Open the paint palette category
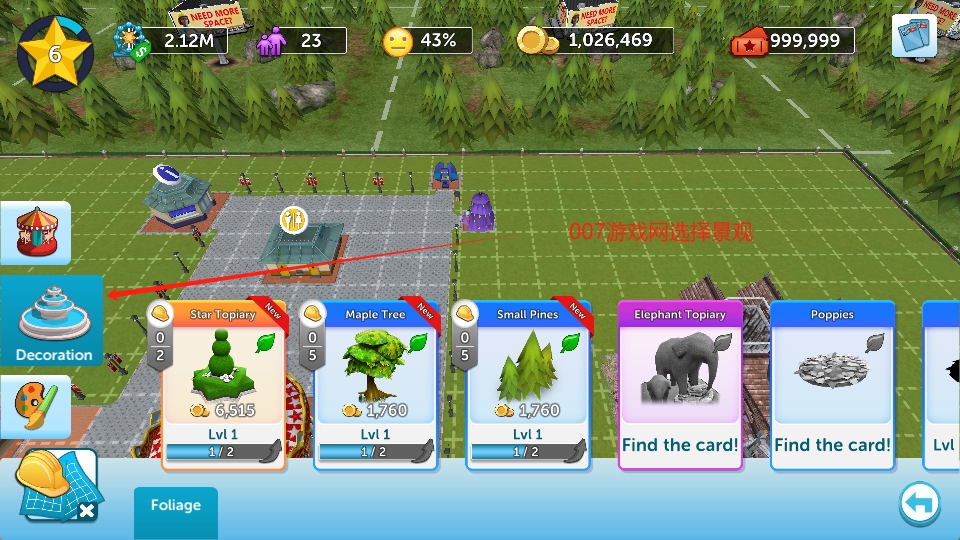Screen dimensions: 960x540 tap(35, 405)
